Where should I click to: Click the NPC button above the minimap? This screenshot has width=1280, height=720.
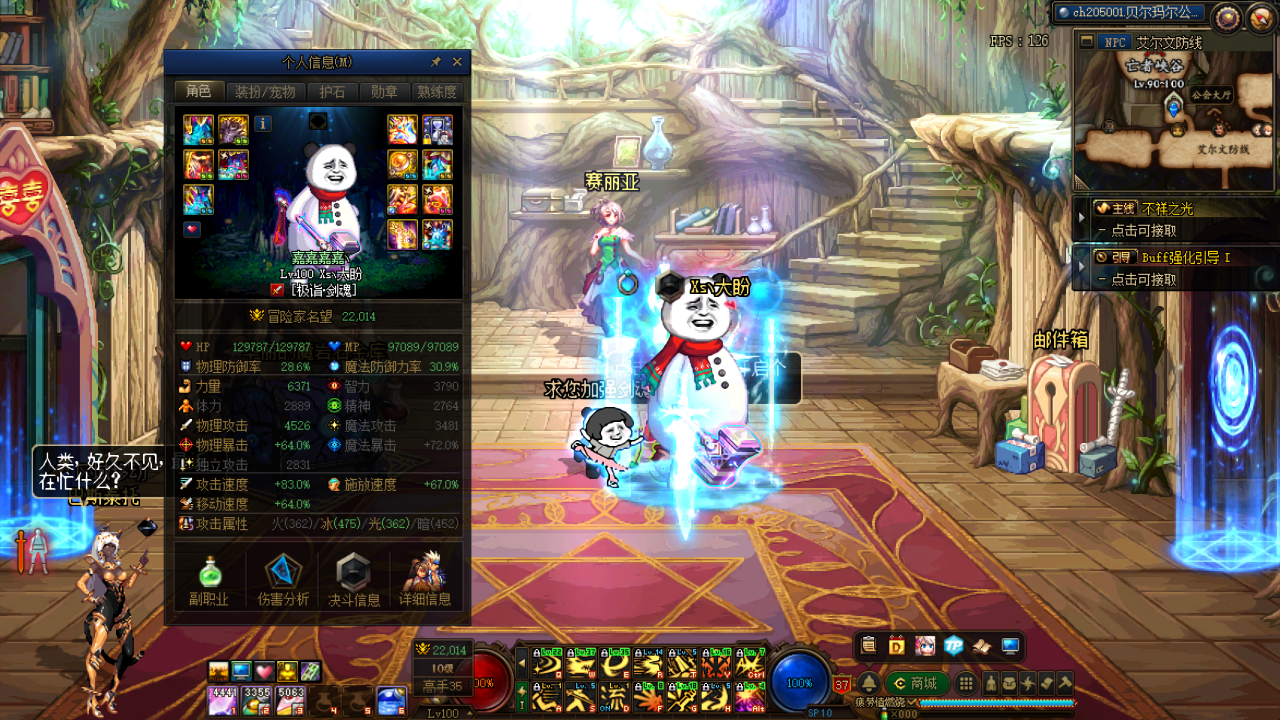[x=1114, y=42]
